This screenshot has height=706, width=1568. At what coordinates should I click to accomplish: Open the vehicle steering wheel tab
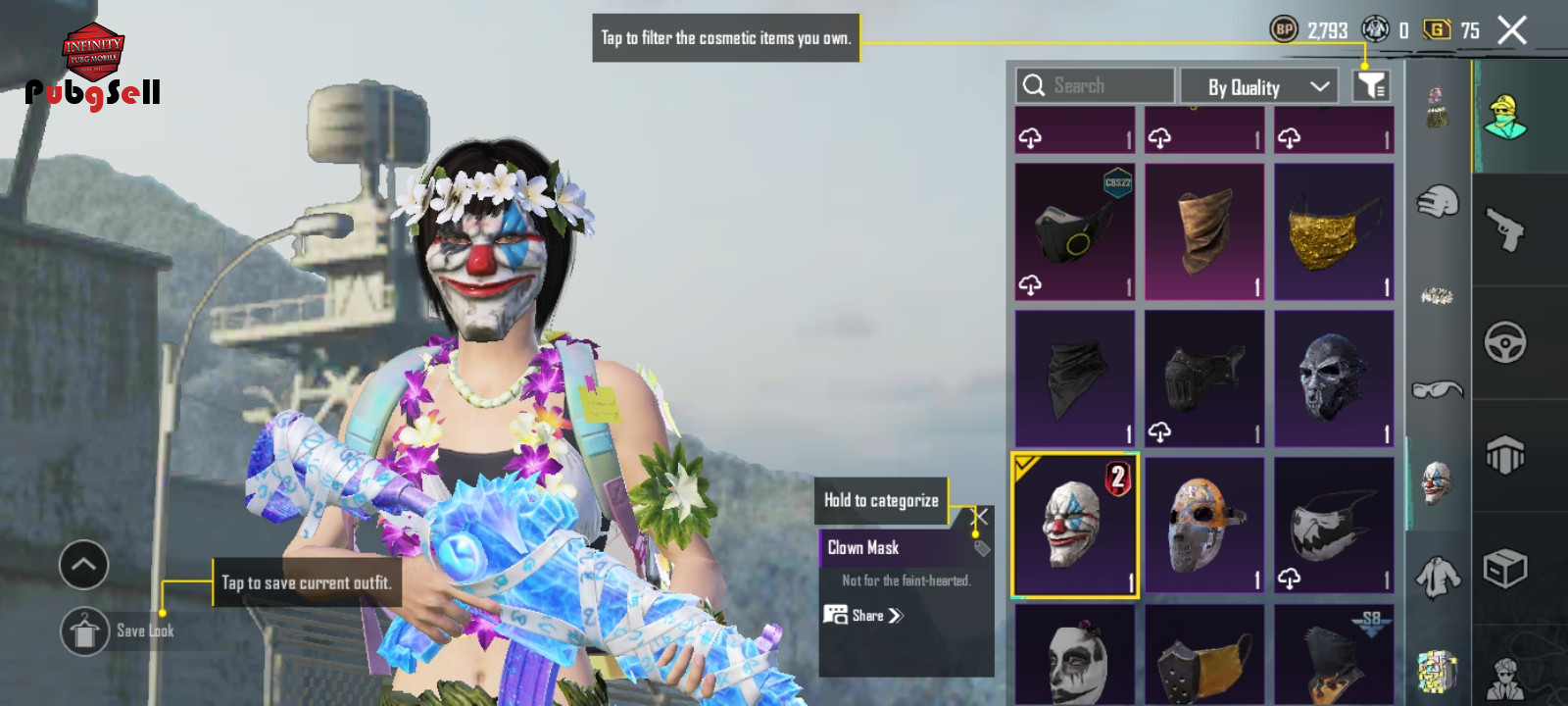[1504, 342]
